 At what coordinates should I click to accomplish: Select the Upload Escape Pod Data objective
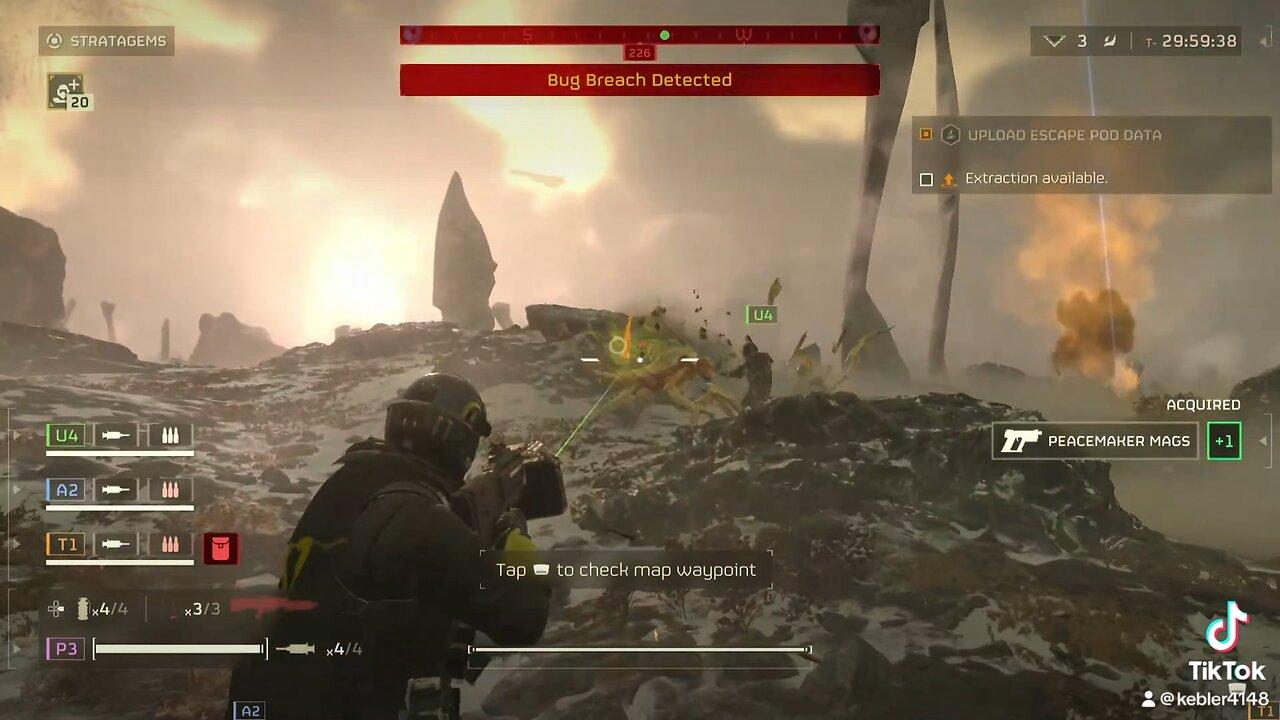(1063, 135)
